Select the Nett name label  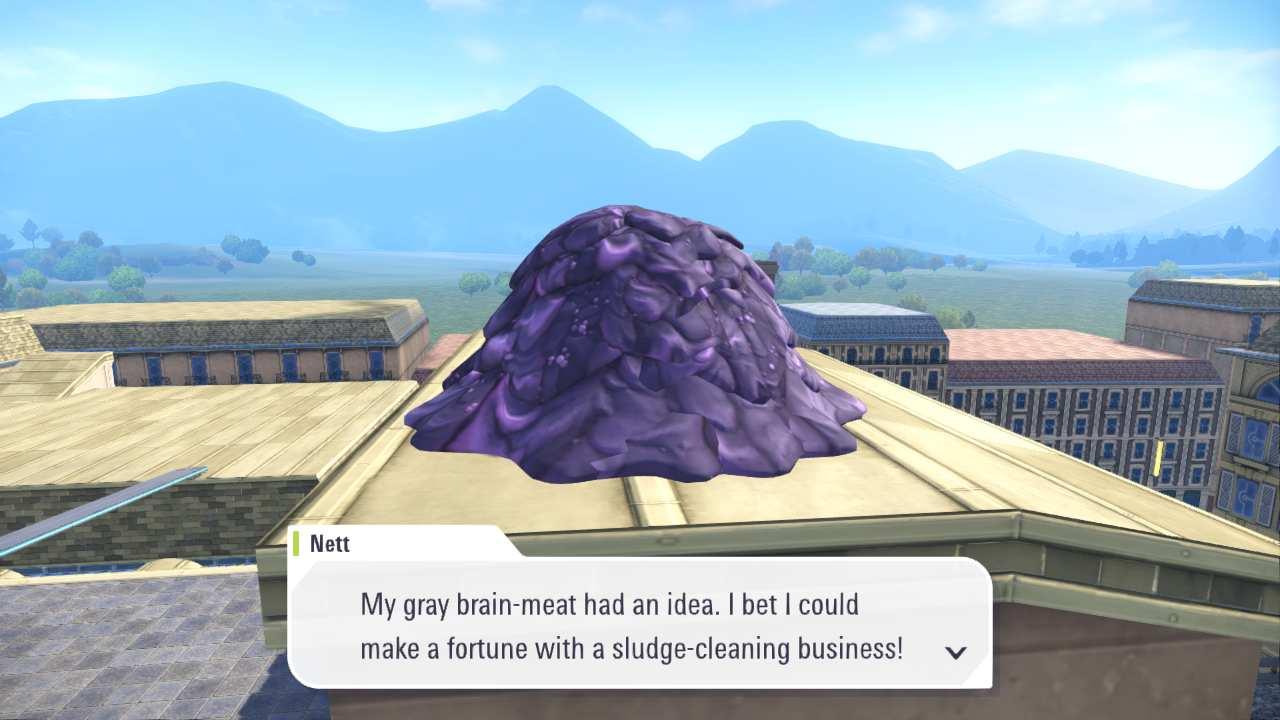pos(330,543)
